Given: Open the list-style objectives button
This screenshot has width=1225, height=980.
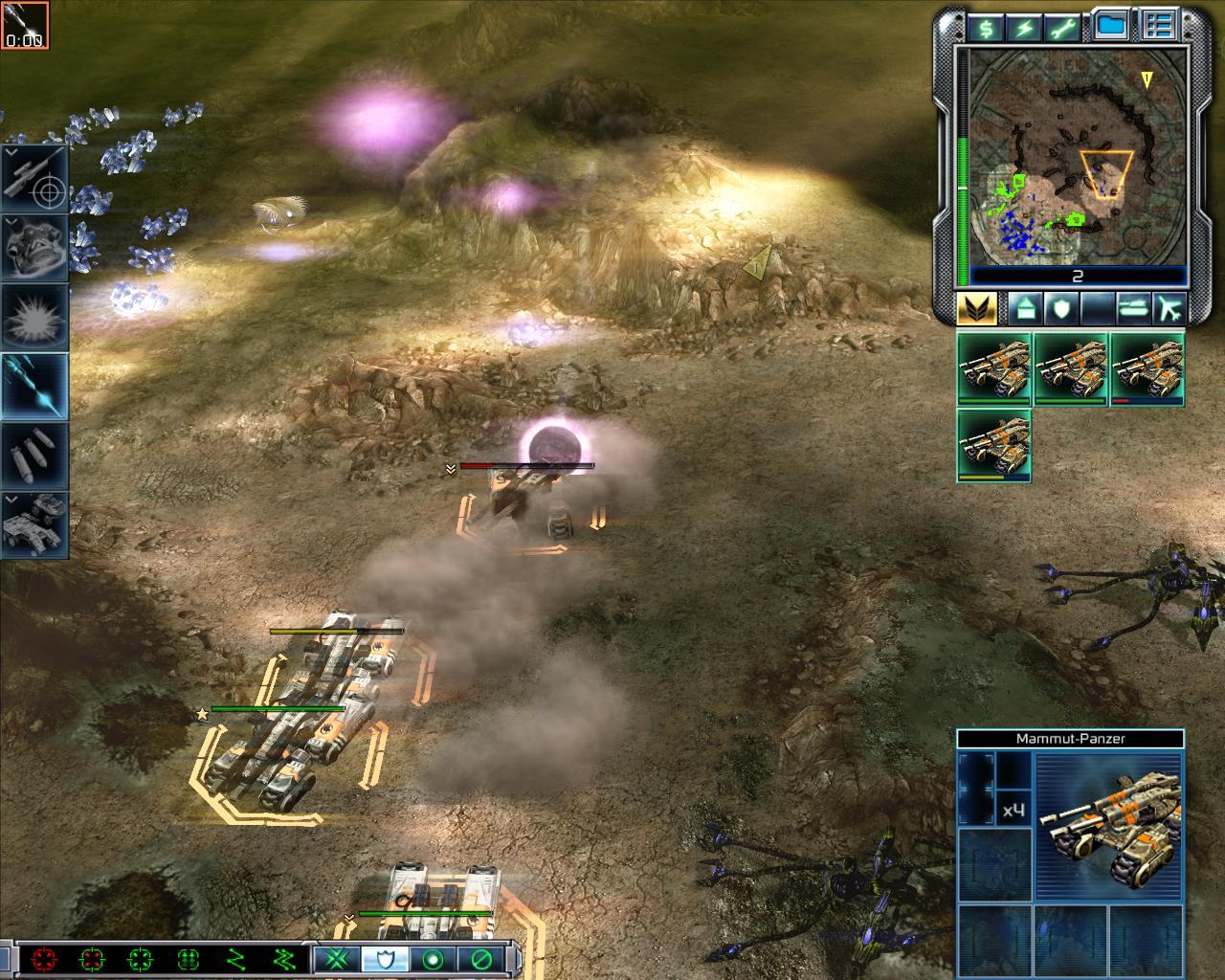Looking at the screenshot, I should pos(1159,26).
